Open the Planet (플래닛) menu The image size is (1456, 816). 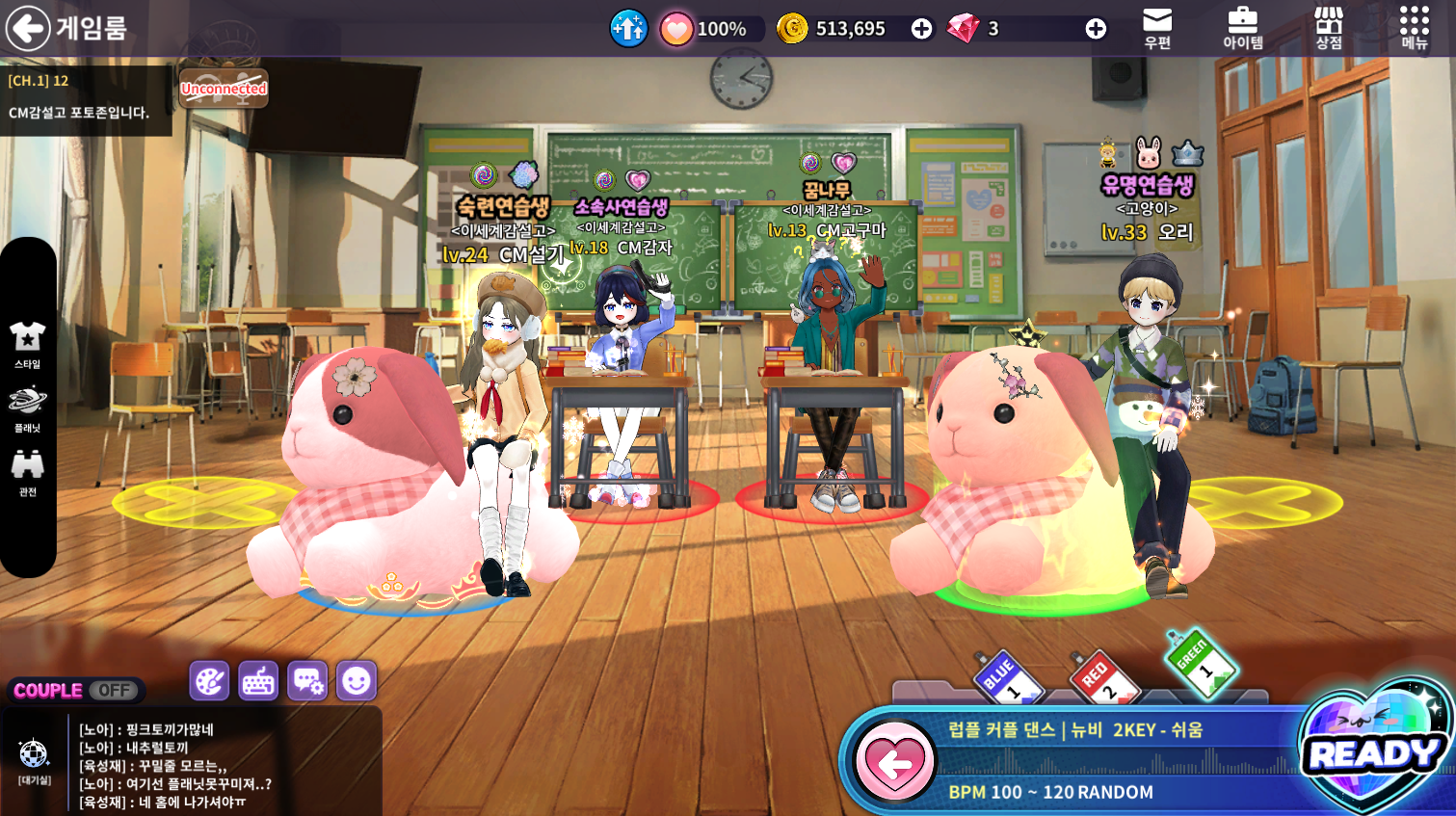[x=27, y=408]
